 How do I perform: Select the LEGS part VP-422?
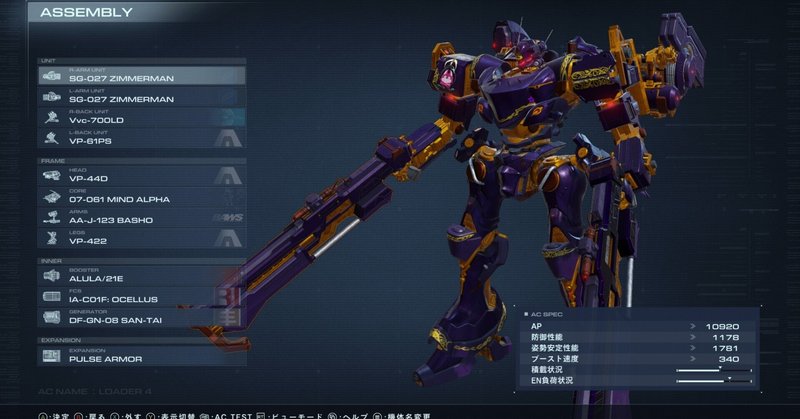140,238
